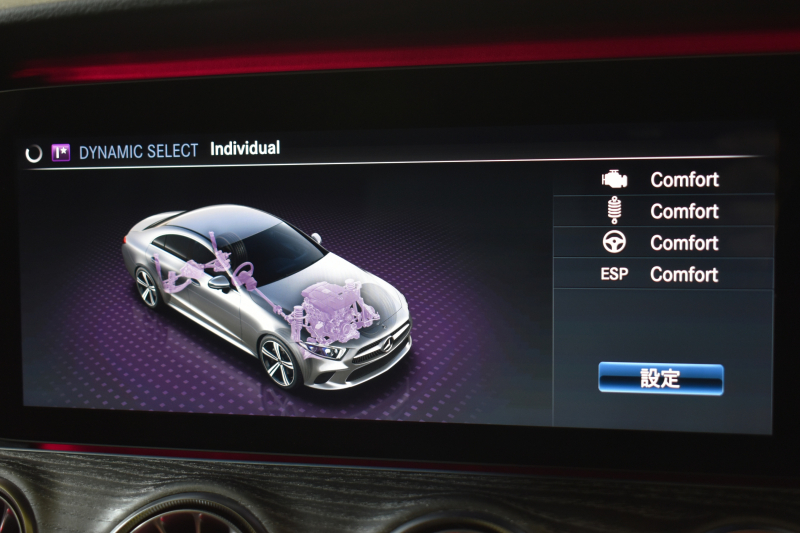Open the 設定 settings button

(660, 378)
